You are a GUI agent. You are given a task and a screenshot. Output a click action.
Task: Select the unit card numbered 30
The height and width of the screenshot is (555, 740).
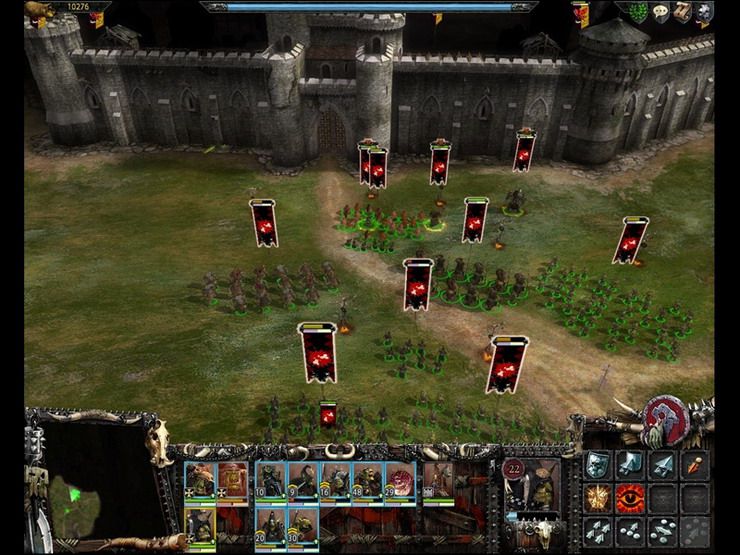pyautogui.click(x=303, y=527)
